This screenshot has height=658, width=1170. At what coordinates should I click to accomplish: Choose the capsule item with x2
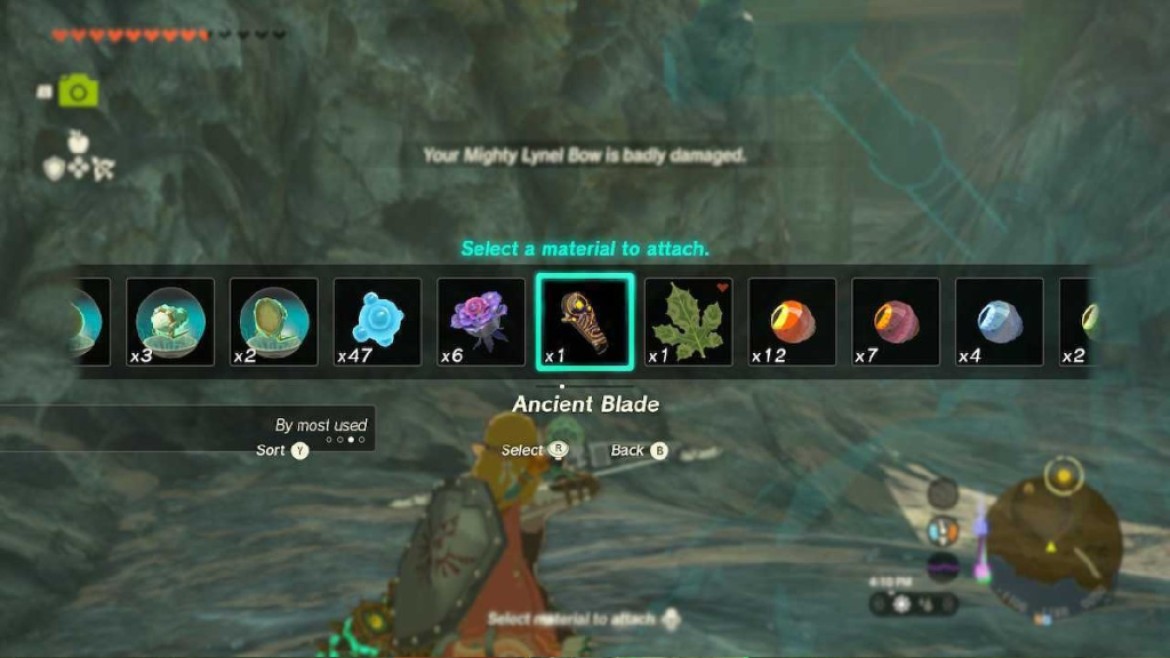point(274,322)
